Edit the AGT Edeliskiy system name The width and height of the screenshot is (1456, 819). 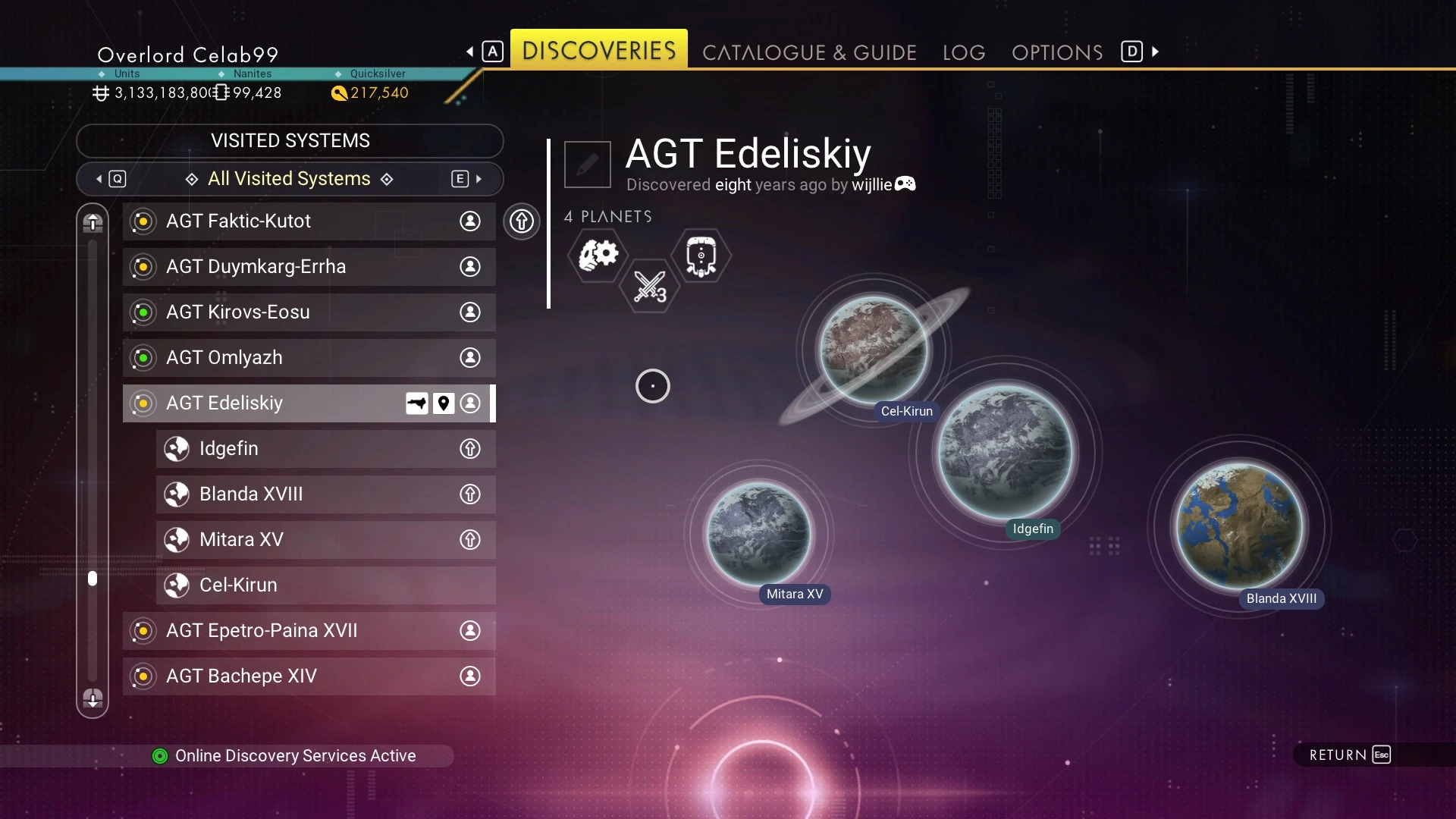588,164
